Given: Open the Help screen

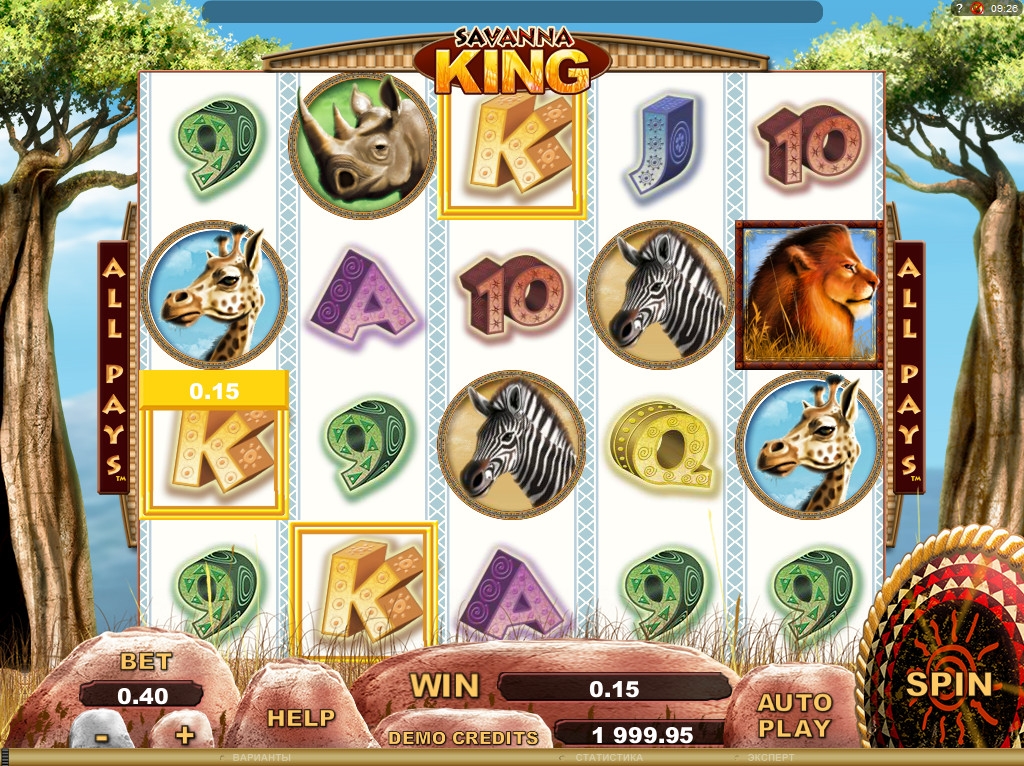Looking at the screenshot, I should (300, 717).
